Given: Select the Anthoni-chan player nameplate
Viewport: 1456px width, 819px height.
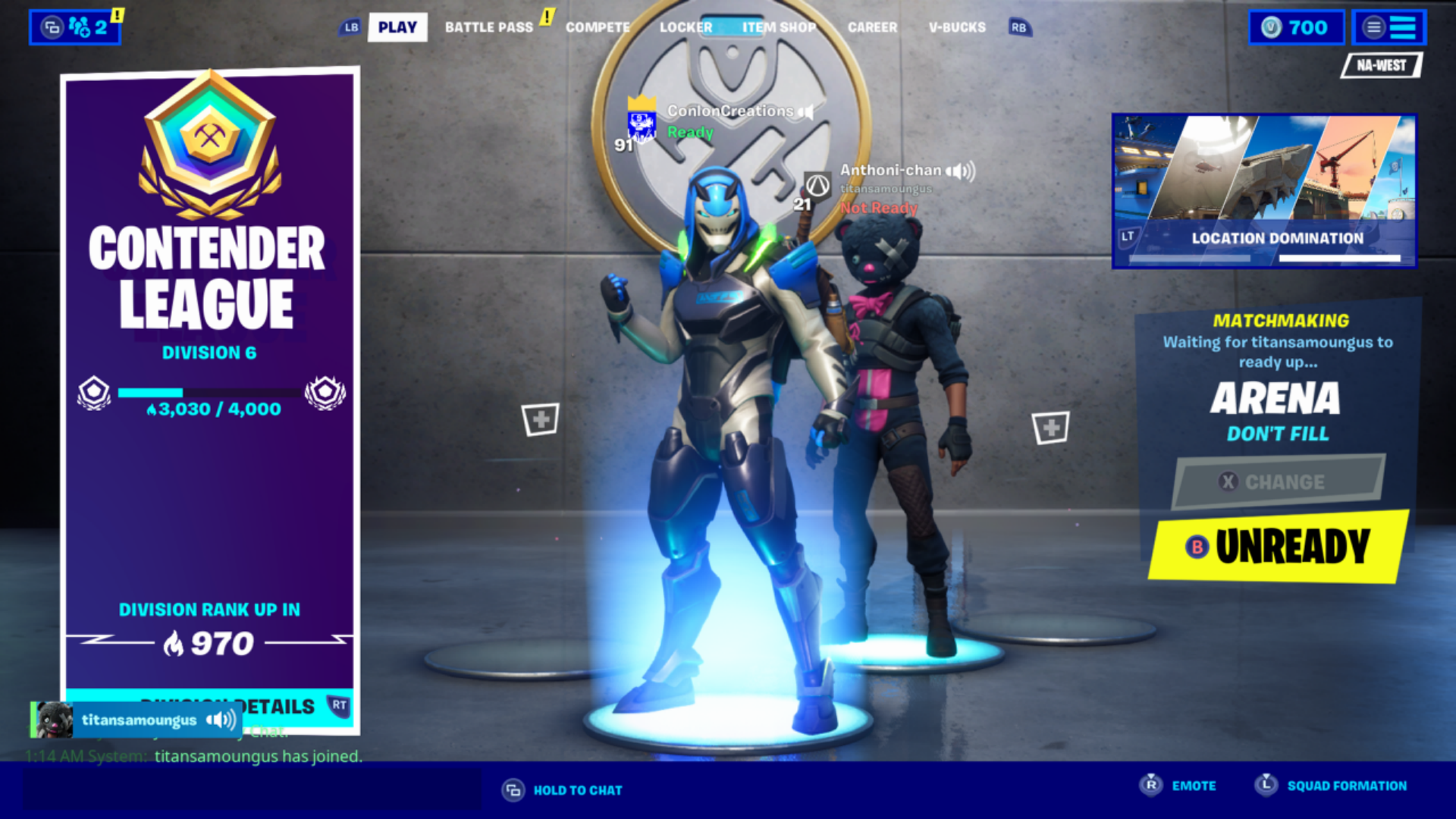Looking at the screenshot, I should click(890, 171).
